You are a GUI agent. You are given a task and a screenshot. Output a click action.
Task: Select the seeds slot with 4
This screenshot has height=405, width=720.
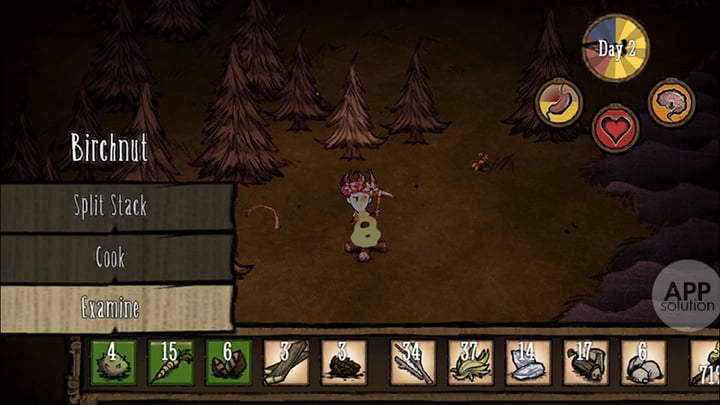[113, 362]
